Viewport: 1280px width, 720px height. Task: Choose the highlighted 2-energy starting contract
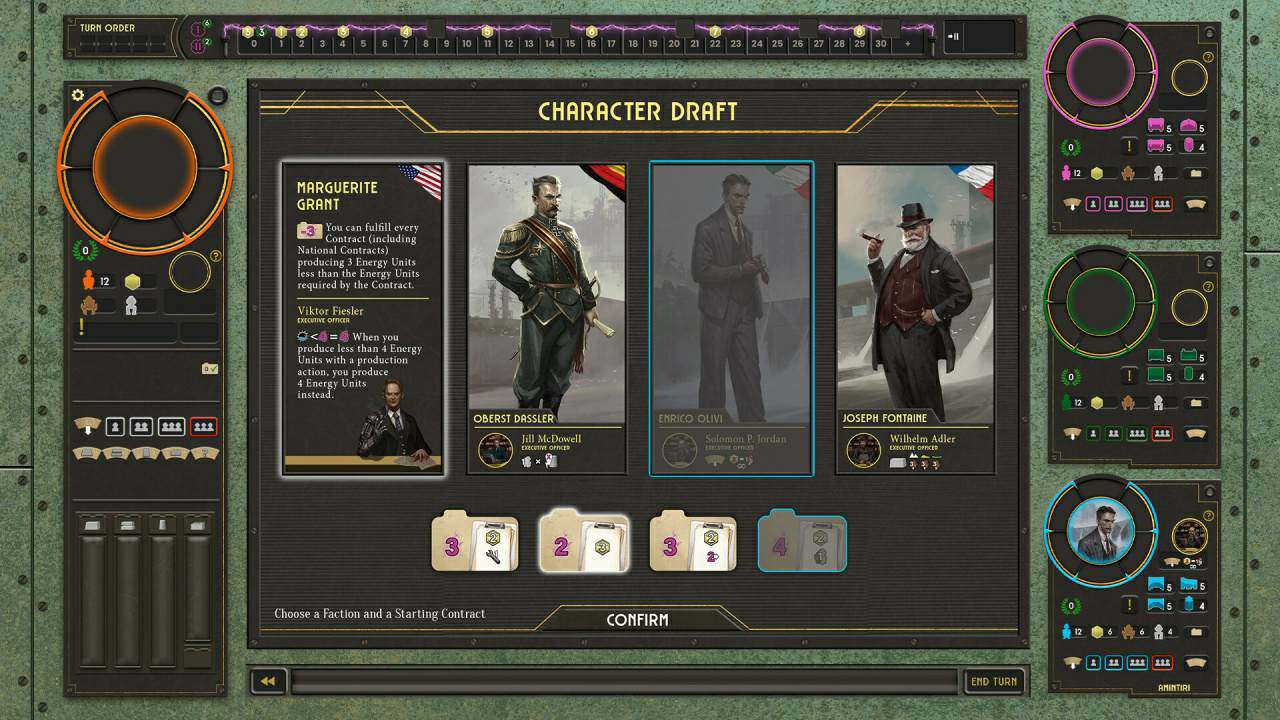584,544
